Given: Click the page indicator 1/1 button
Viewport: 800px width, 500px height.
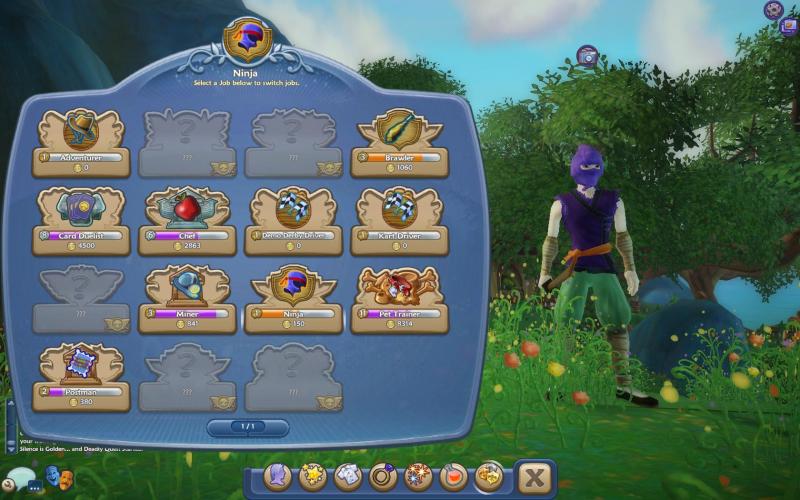Looking at the screenshot, I should 247,427.
